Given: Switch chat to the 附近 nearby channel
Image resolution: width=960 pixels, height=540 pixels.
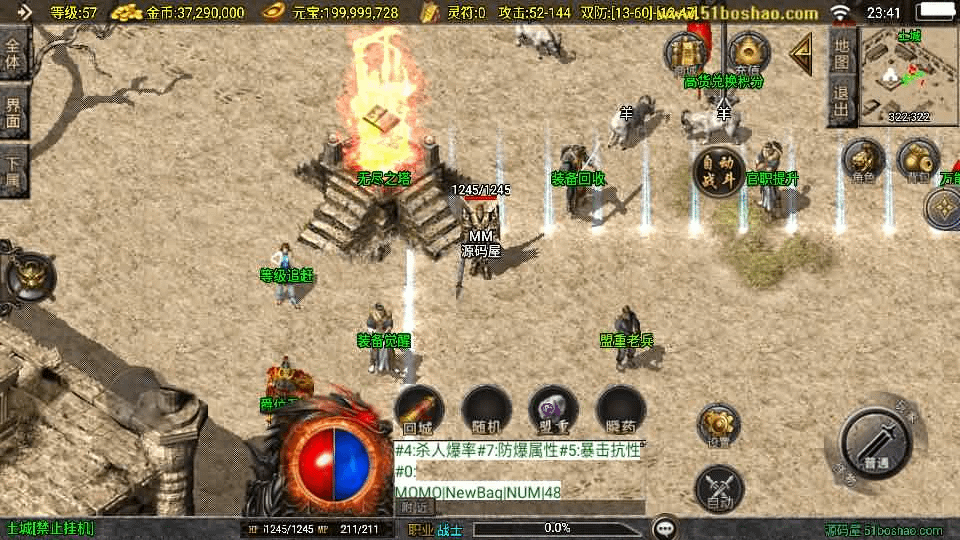Looking at the screenshot, I should pos(413,507).
